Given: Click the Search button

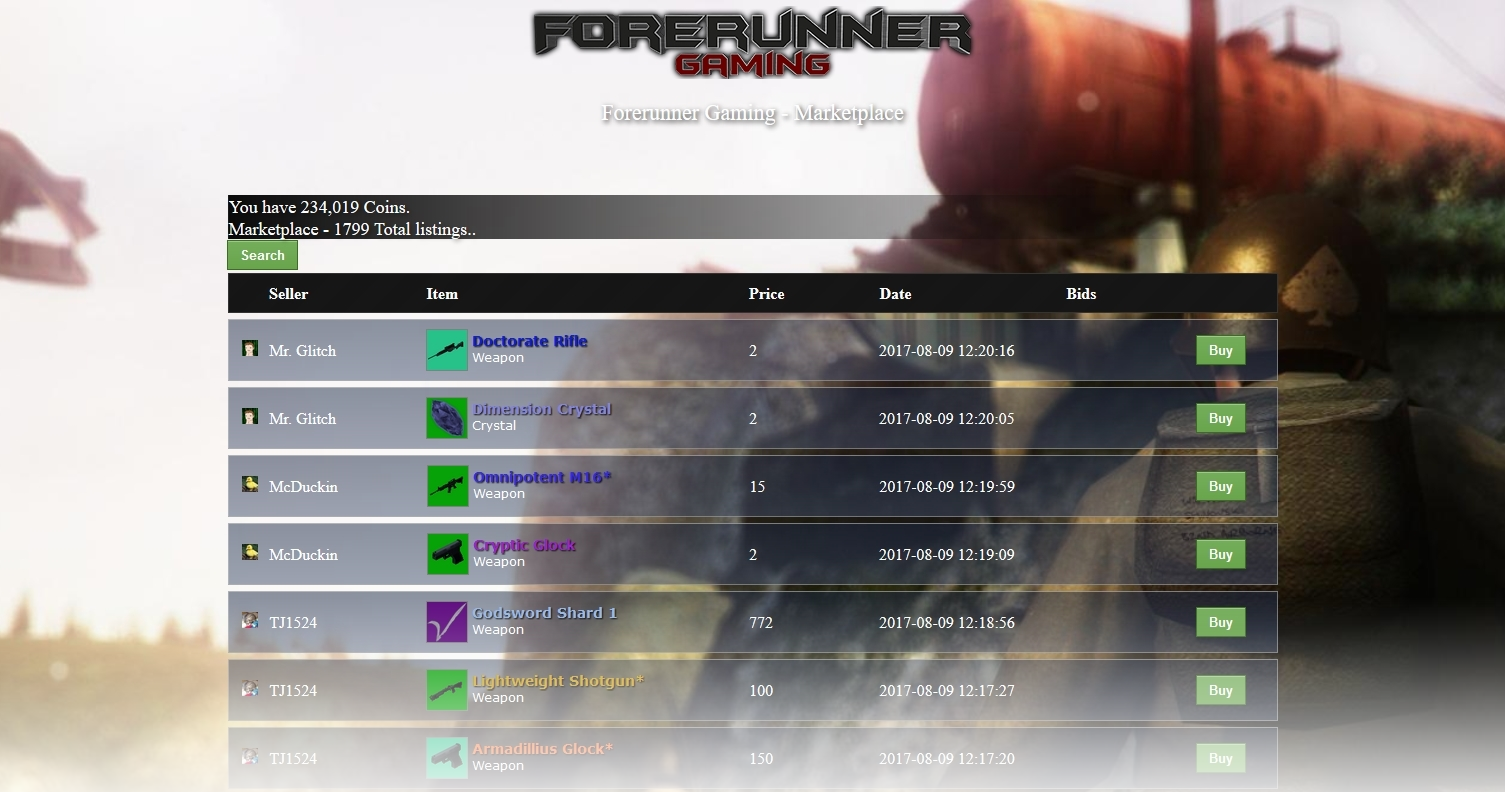Looking at the screenshot, I should coord(261,255).
